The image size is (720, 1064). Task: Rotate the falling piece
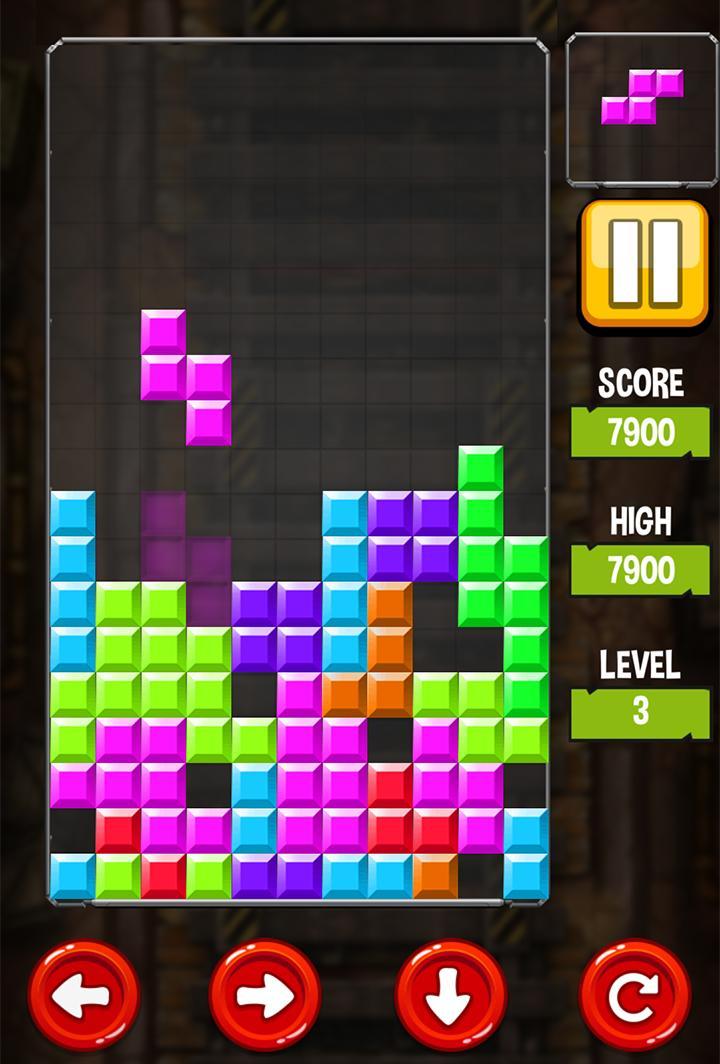(x=635, y=996)
